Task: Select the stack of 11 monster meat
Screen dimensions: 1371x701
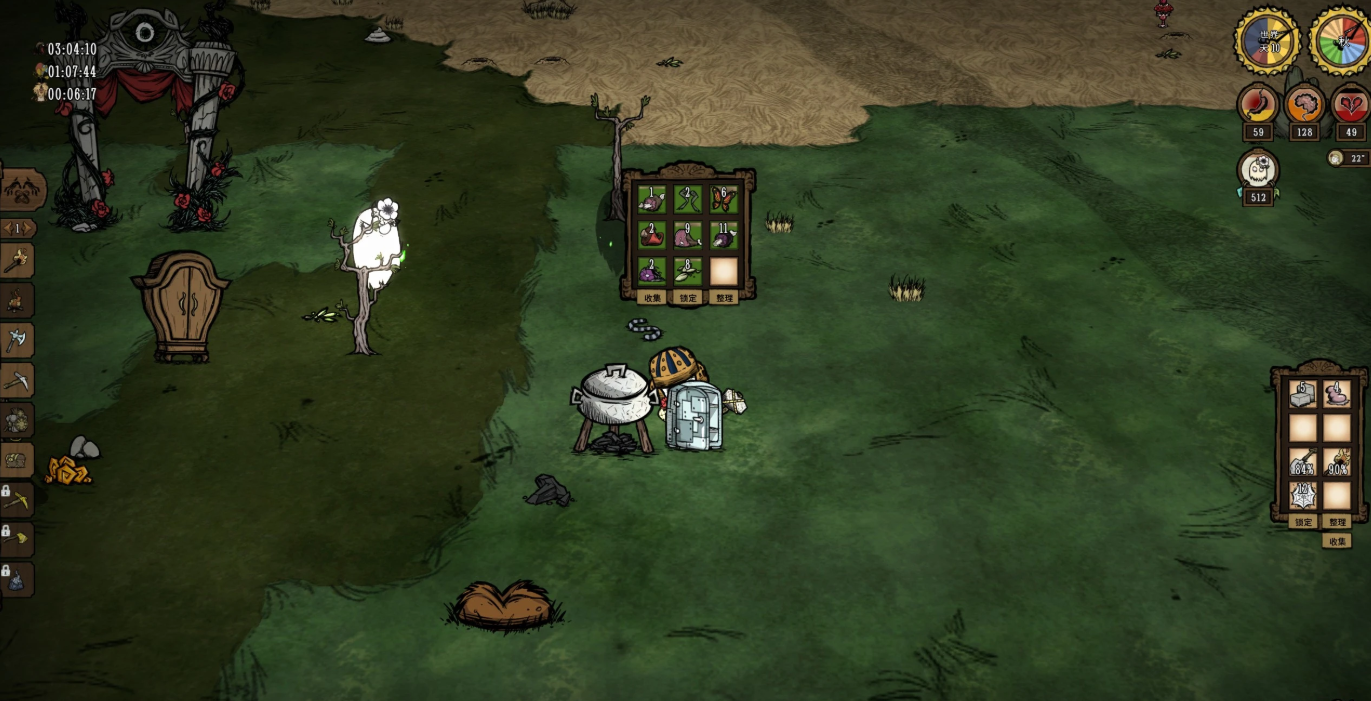Action: coord(723,237)
